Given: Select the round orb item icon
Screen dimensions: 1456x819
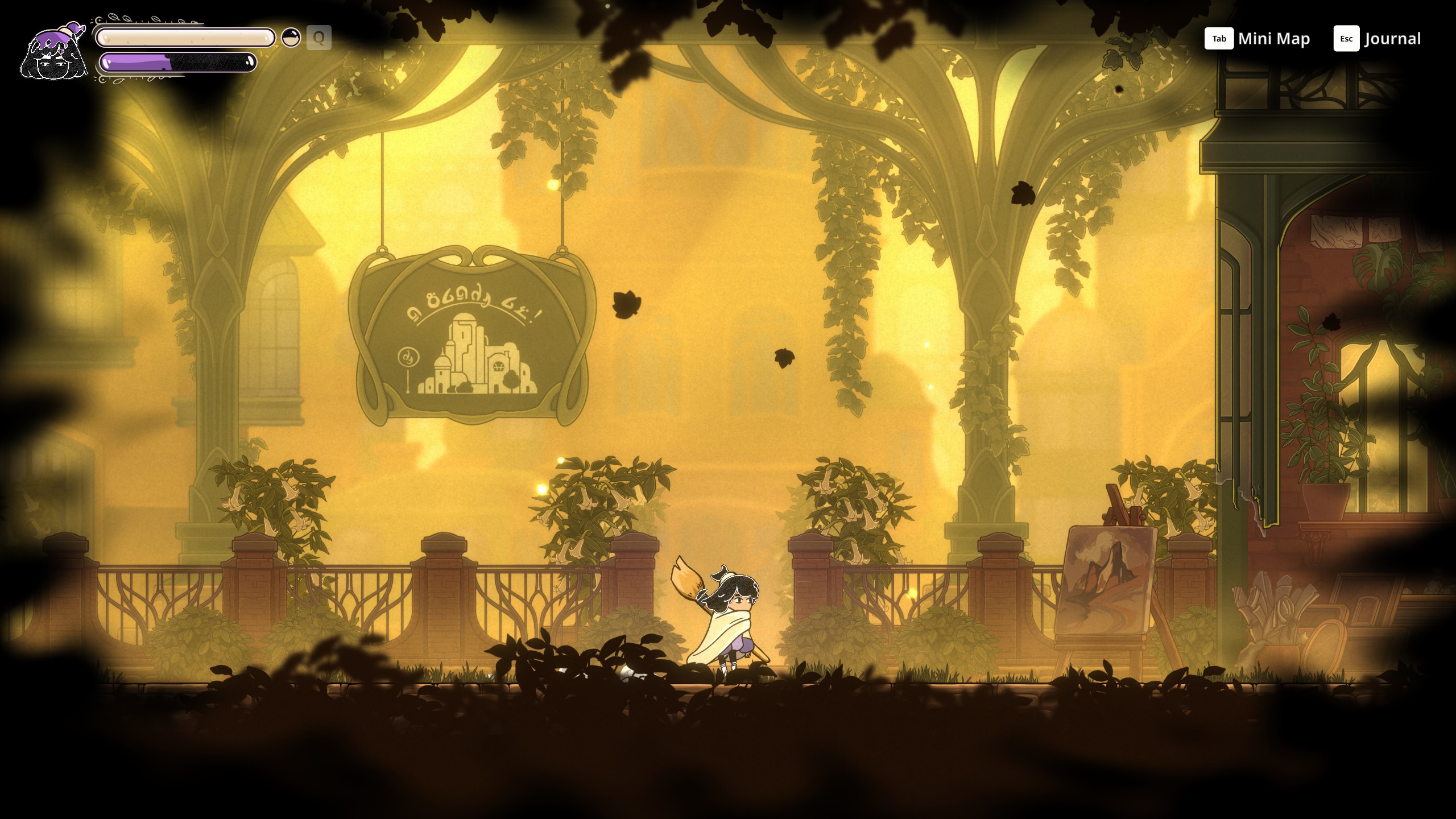Looking at the screenshot, I should pyautogui.click(x=291, y=38).
